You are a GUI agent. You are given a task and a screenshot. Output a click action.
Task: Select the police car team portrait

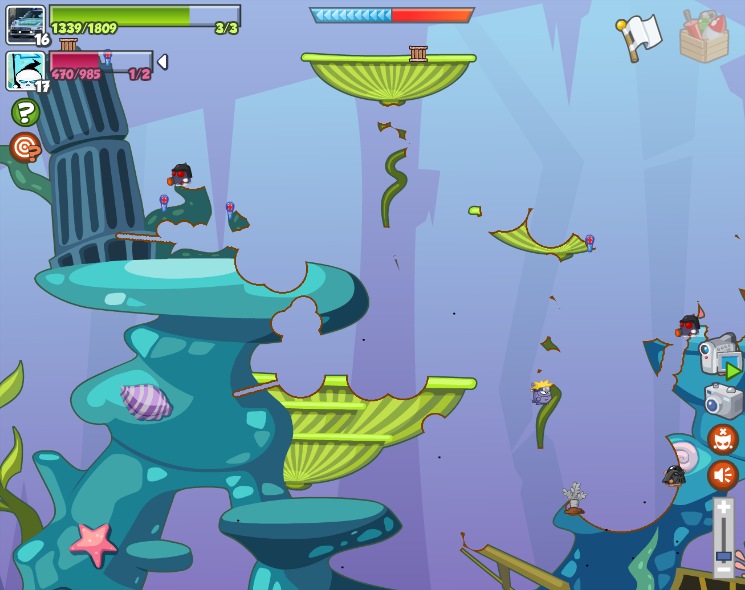click(x=25, y=24)
